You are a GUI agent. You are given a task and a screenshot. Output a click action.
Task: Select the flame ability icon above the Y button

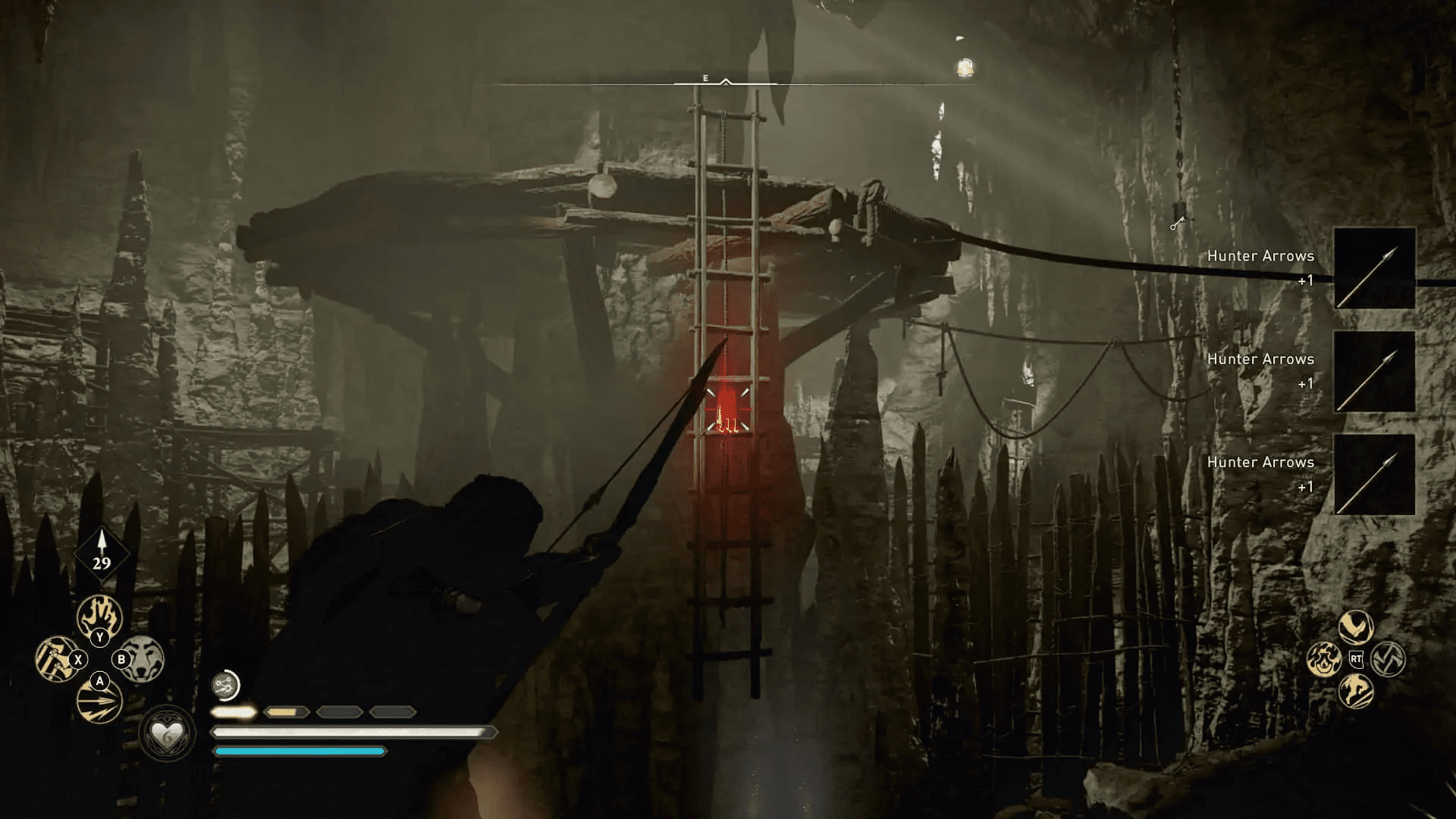99,616
